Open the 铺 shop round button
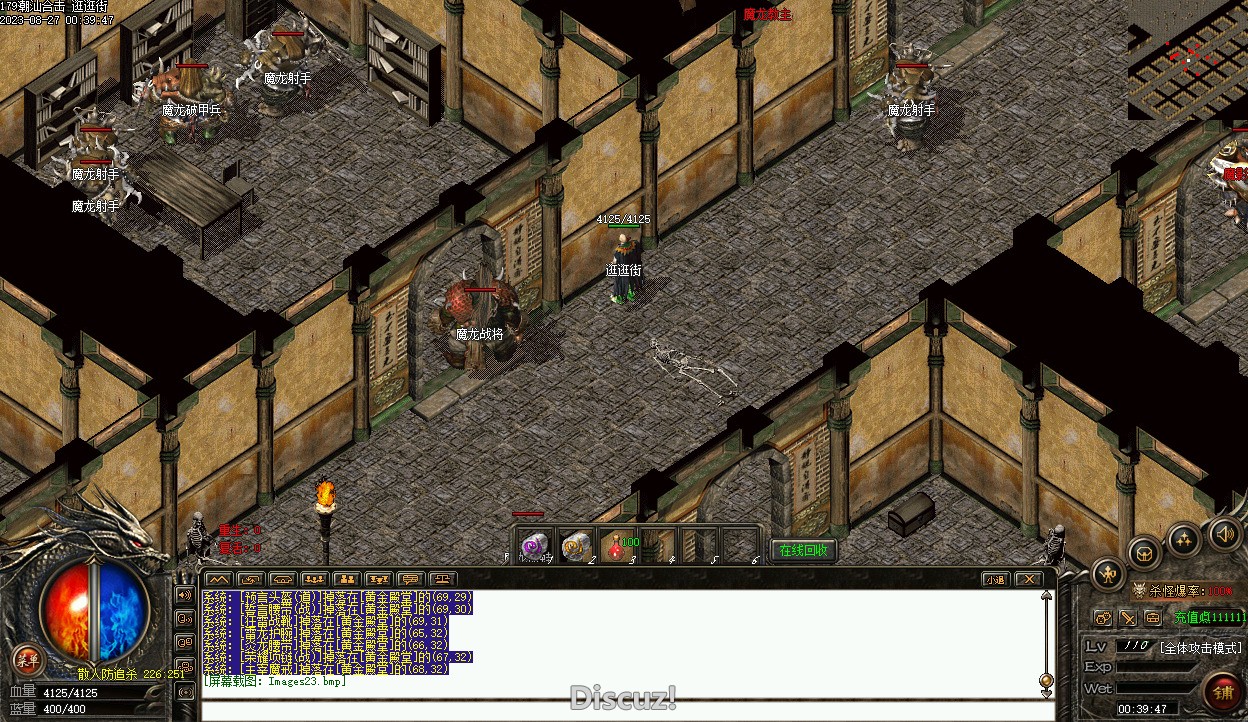Screen dimensions: 1248x722 click(1222, 691)
